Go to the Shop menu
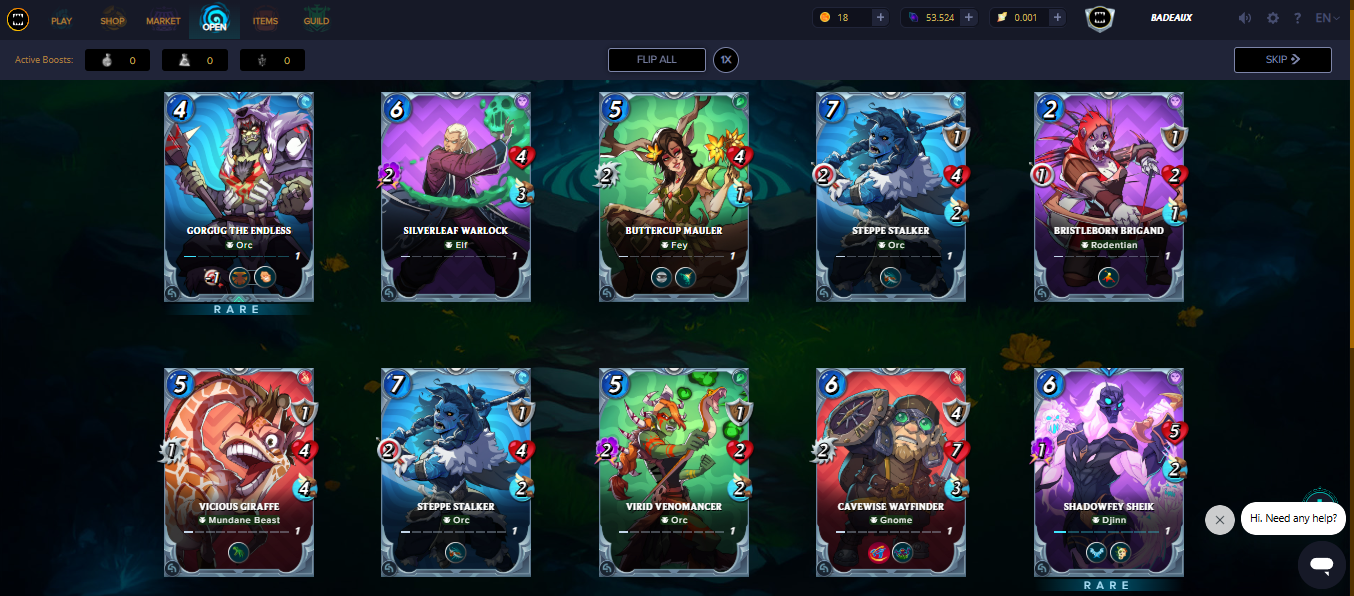Viewport: 1354px width, 596px height. 112,20
